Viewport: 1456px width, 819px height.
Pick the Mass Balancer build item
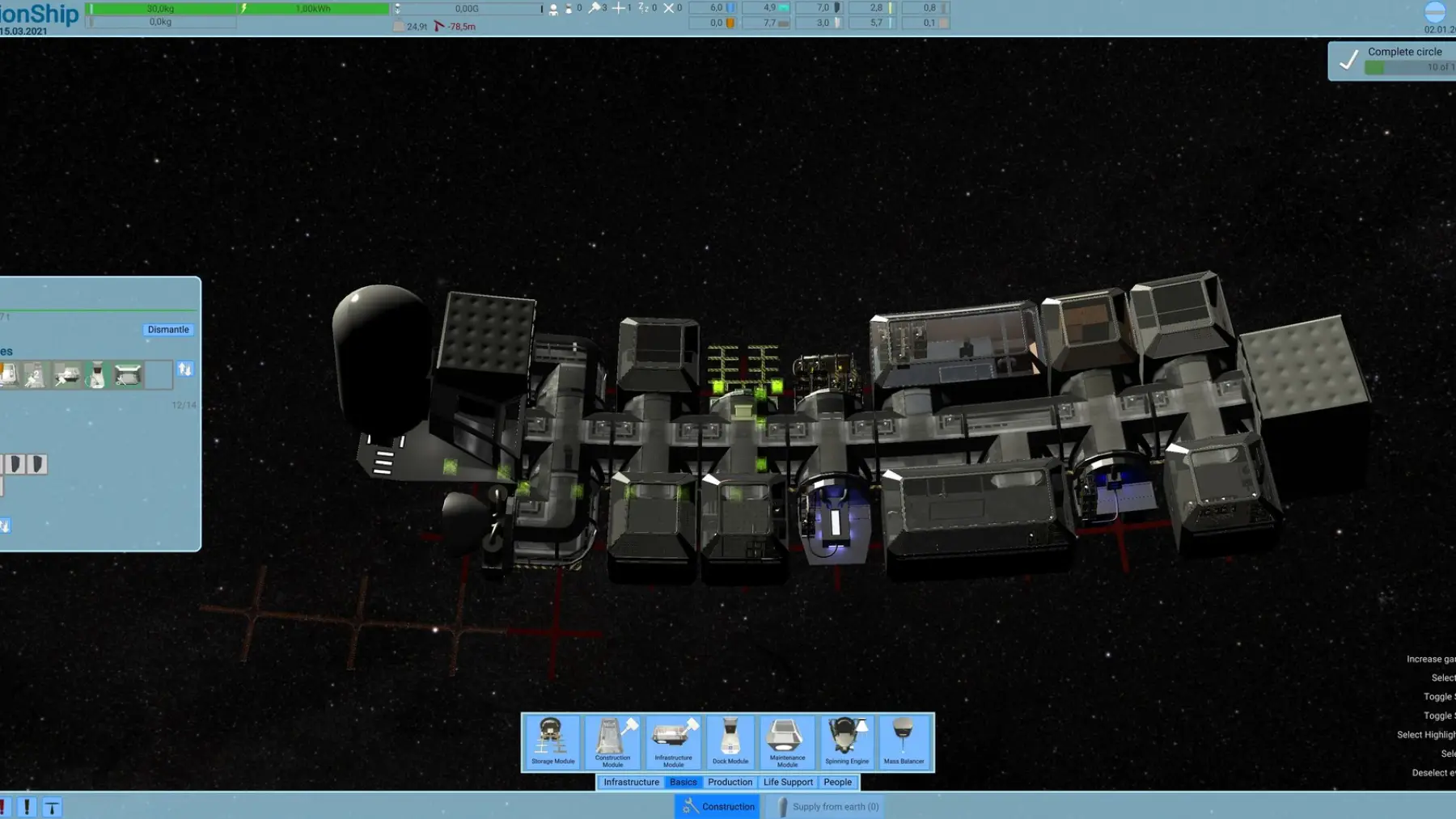pos(904,741)
